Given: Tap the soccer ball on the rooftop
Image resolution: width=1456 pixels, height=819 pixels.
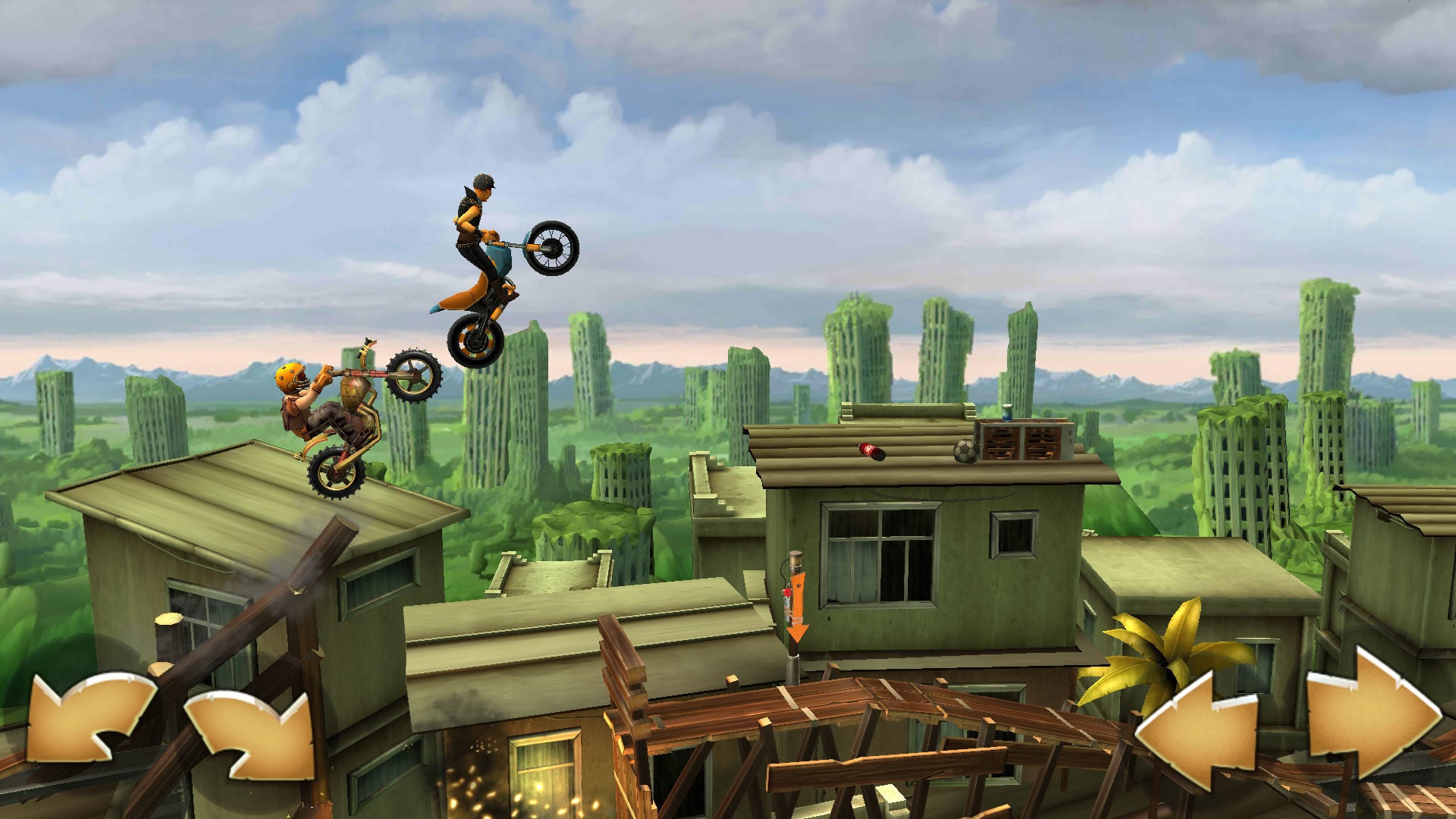Looking at the screenshot, I should [965, 453].
